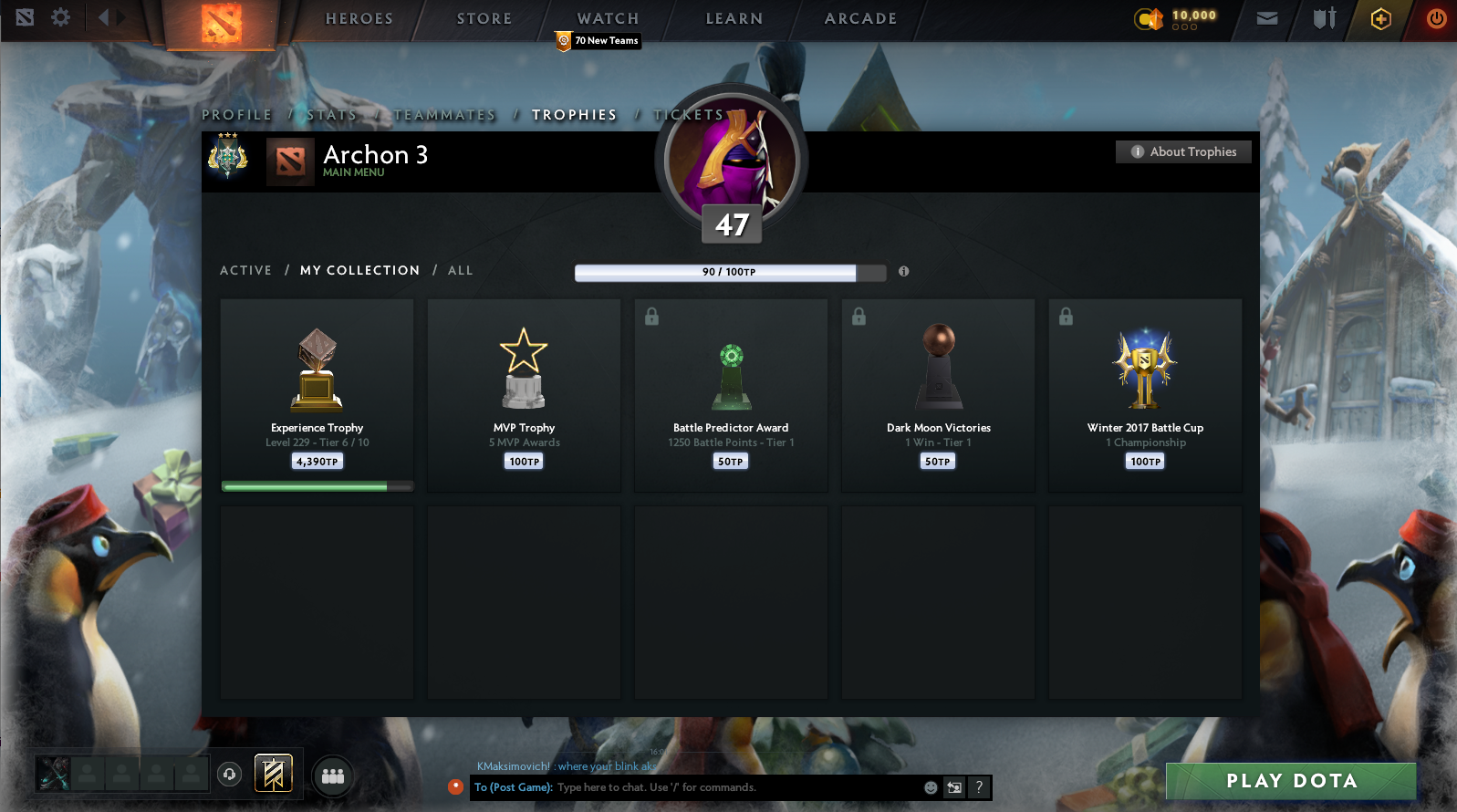Image resolution: width=1457 pixels, height=812 pixels.
Task: Open the gold plus hexagon store icon
Action: [1380, 17]
